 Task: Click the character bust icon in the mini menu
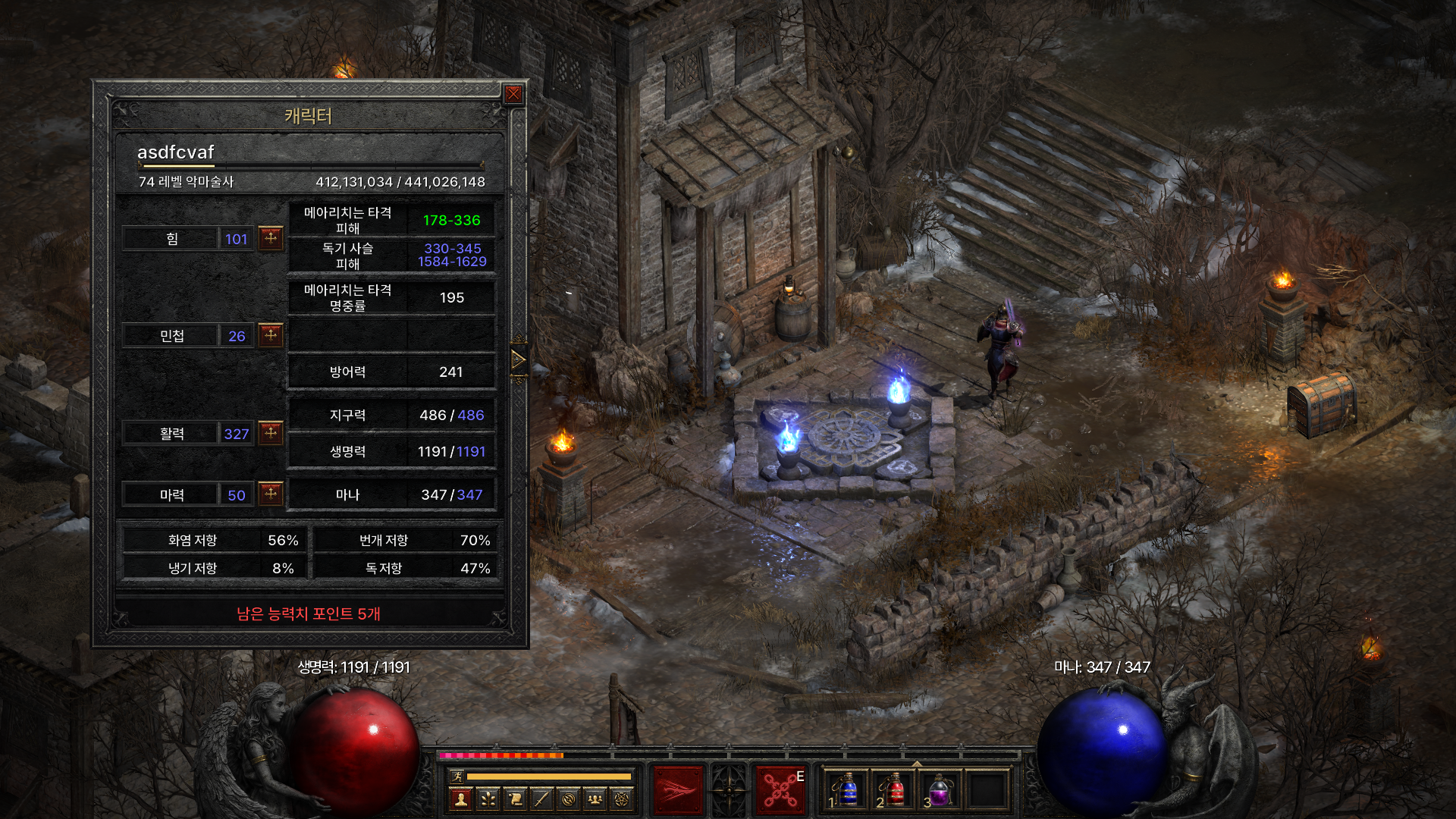click(x=460, y=799)
